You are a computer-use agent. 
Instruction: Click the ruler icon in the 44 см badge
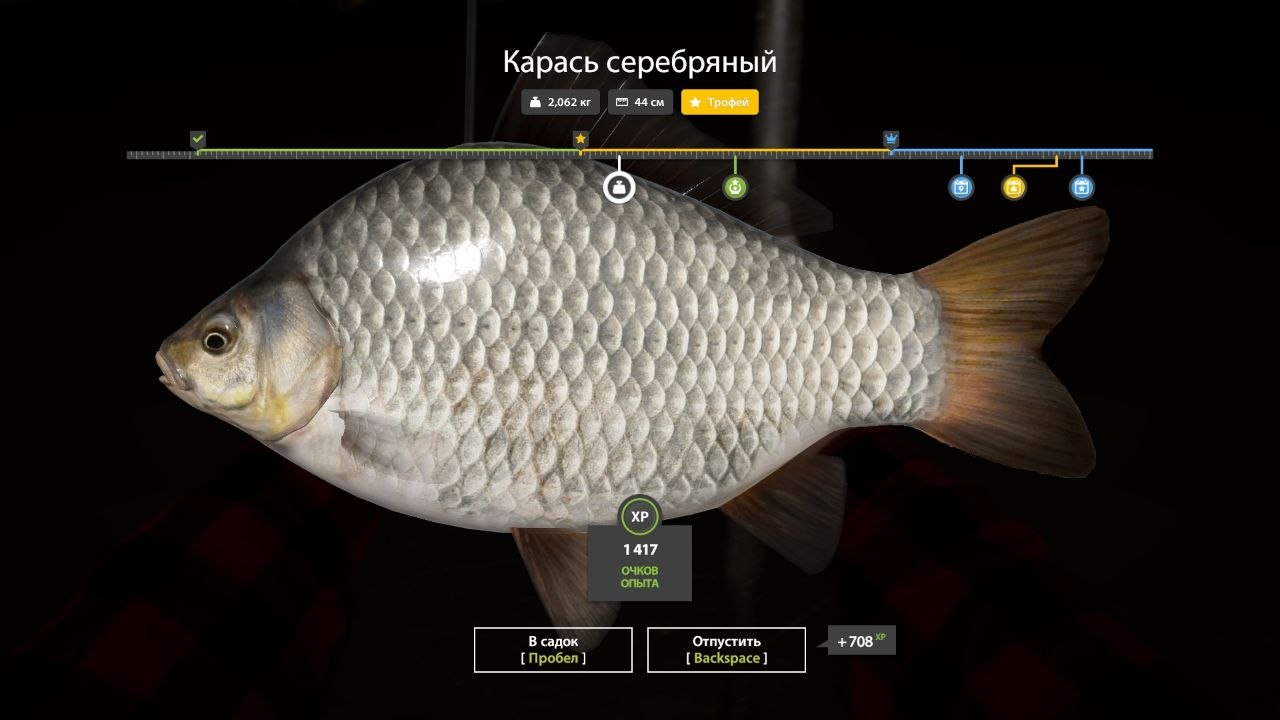click(x=622, y=101)
